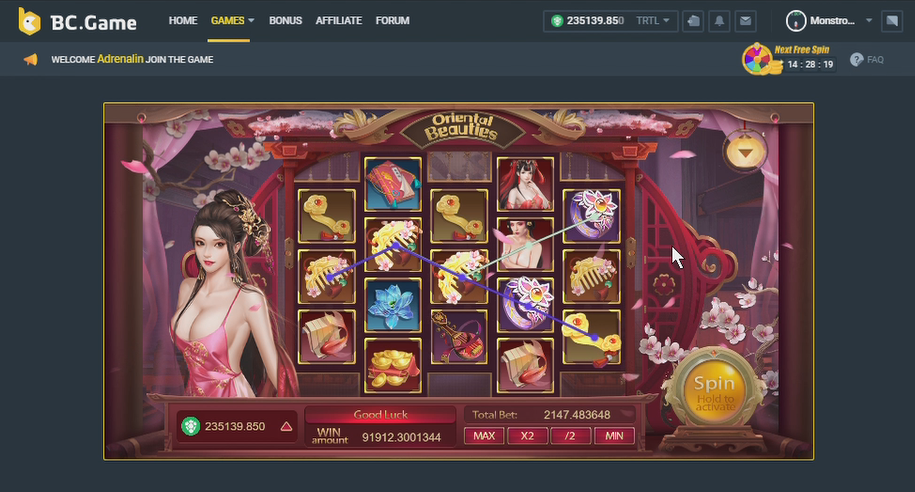Open the AFFILIATE page
The image size is (915, 492).
(338, 20)
